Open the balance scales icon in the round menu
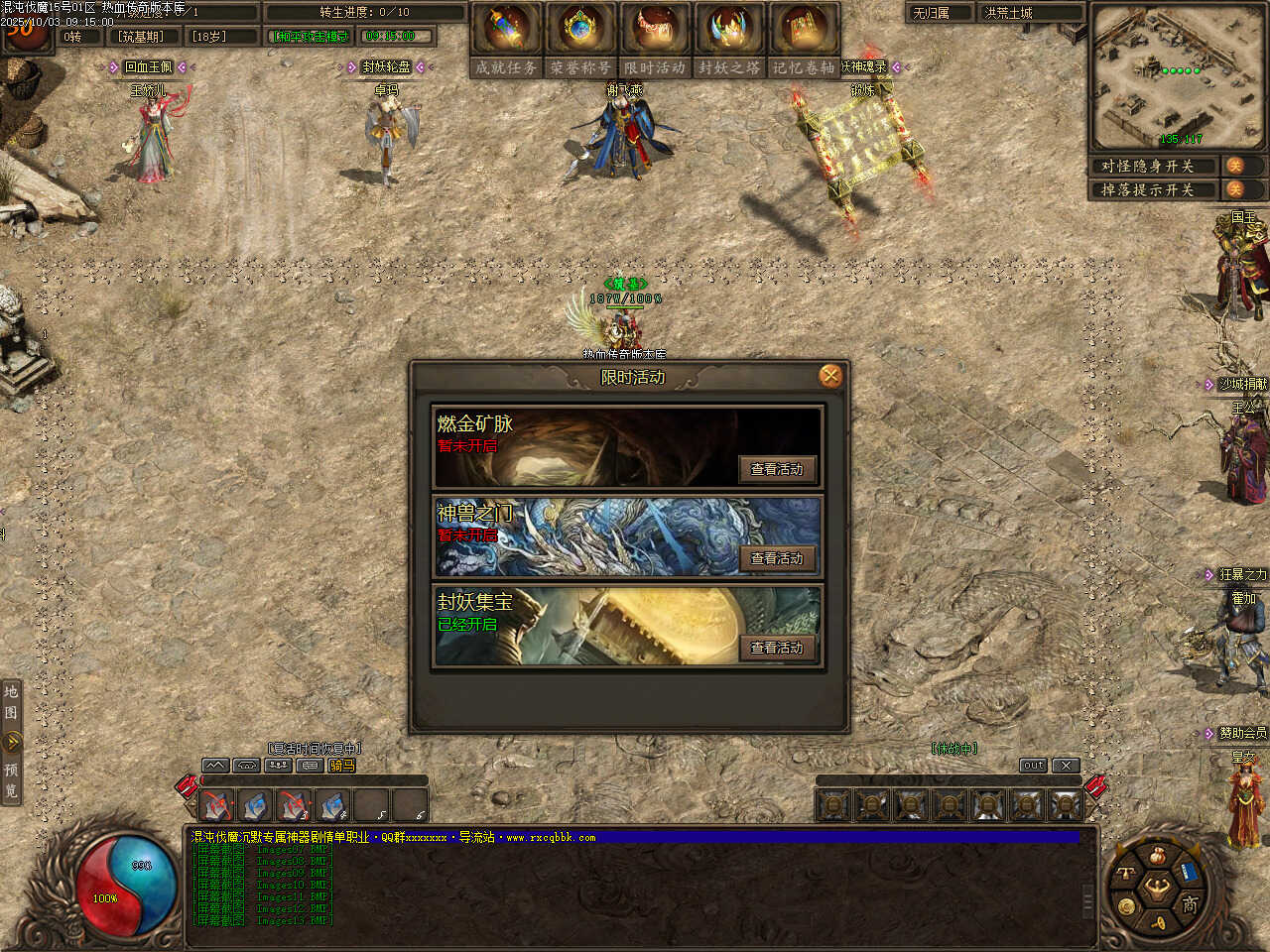The image size is (1270, 952). [x=1126, y=873]
